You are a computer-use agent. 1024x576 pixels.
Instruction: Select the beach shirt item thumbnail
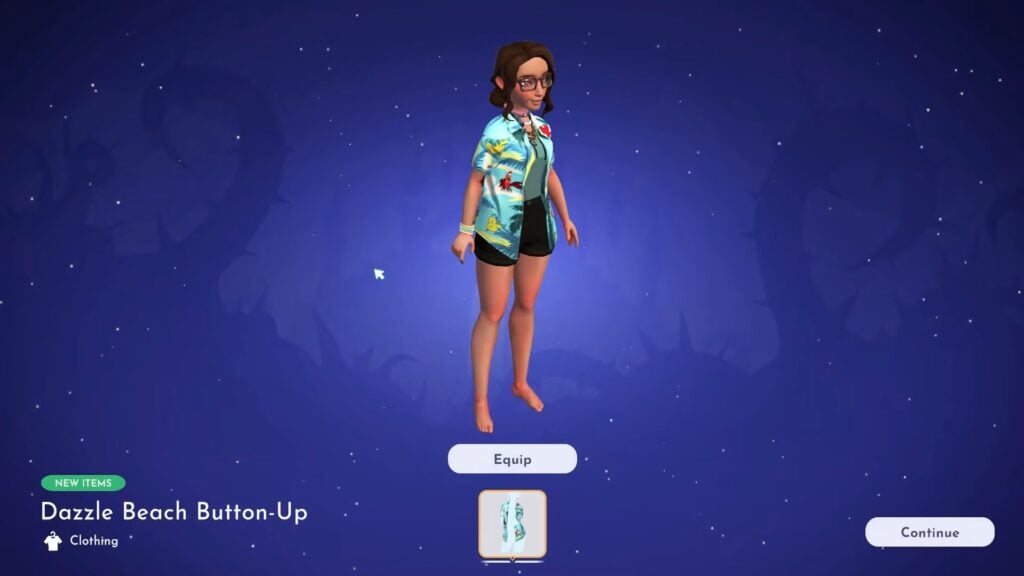coord(512,524)
